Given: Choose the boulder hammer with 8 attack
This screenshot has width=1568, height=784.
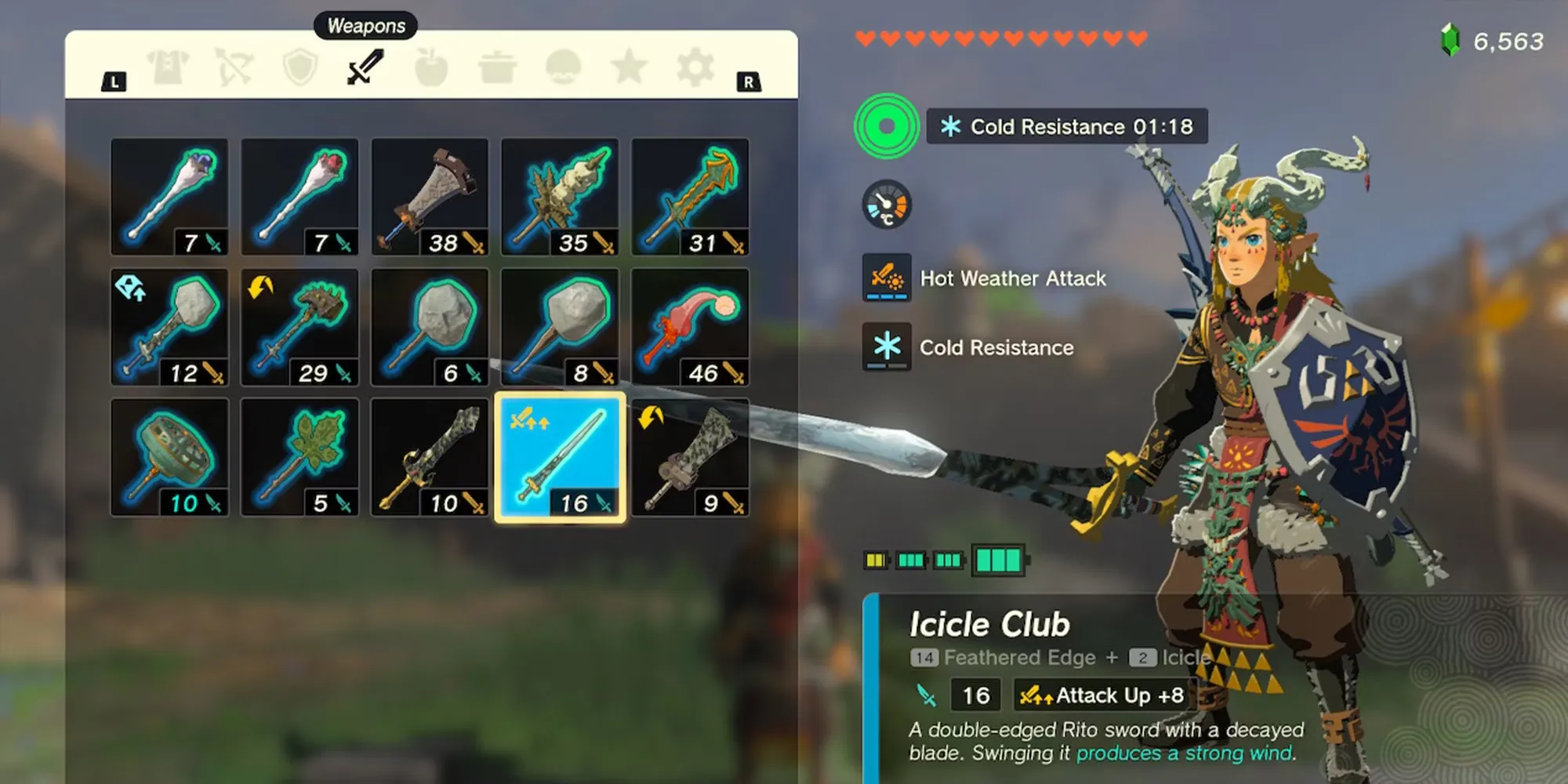Looking at the screenshot, I should pyautogui.click(x=560, y=327).
